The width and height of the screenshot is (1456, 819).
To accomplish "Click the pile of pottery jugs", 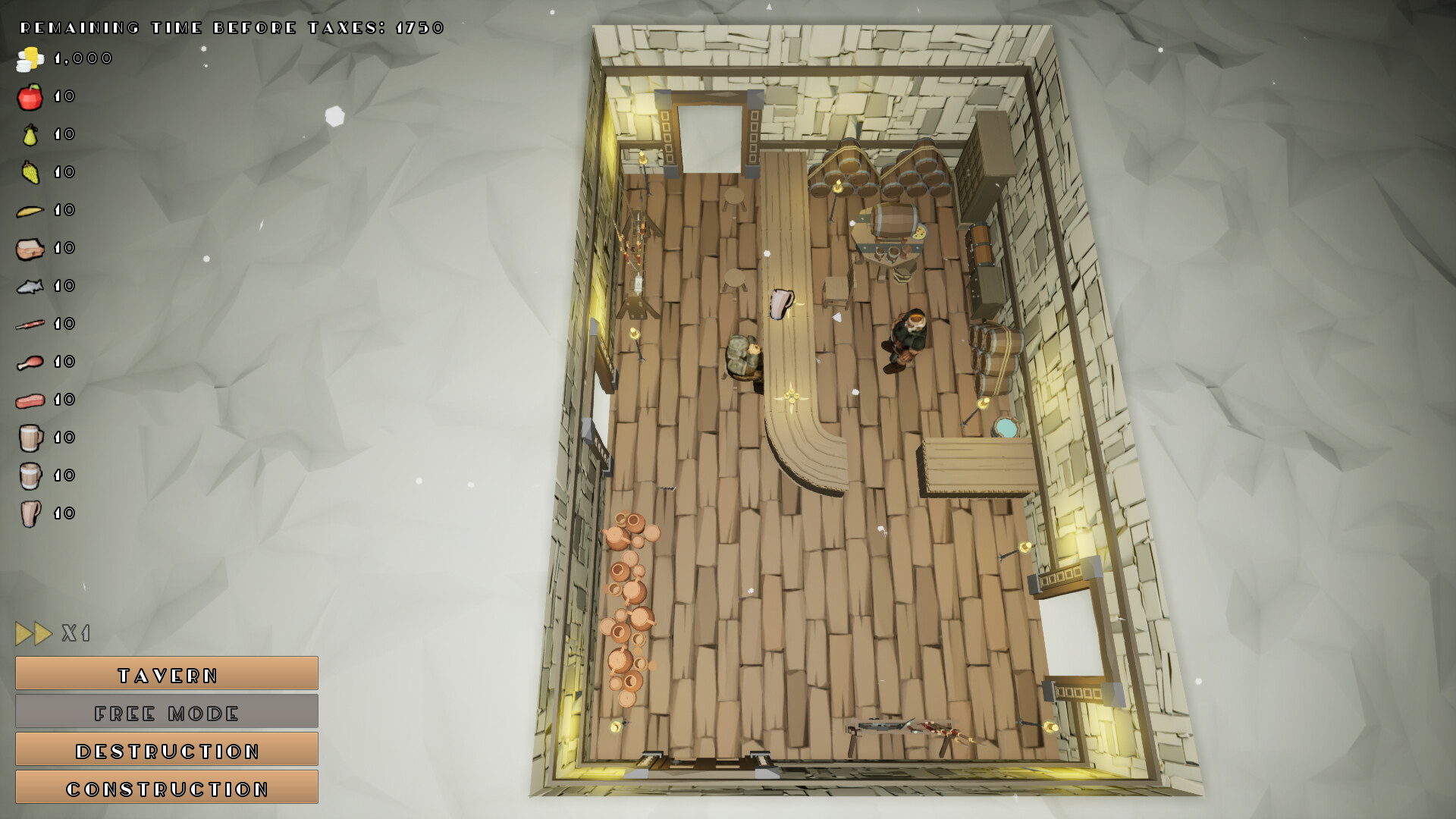I will point(628,607).
